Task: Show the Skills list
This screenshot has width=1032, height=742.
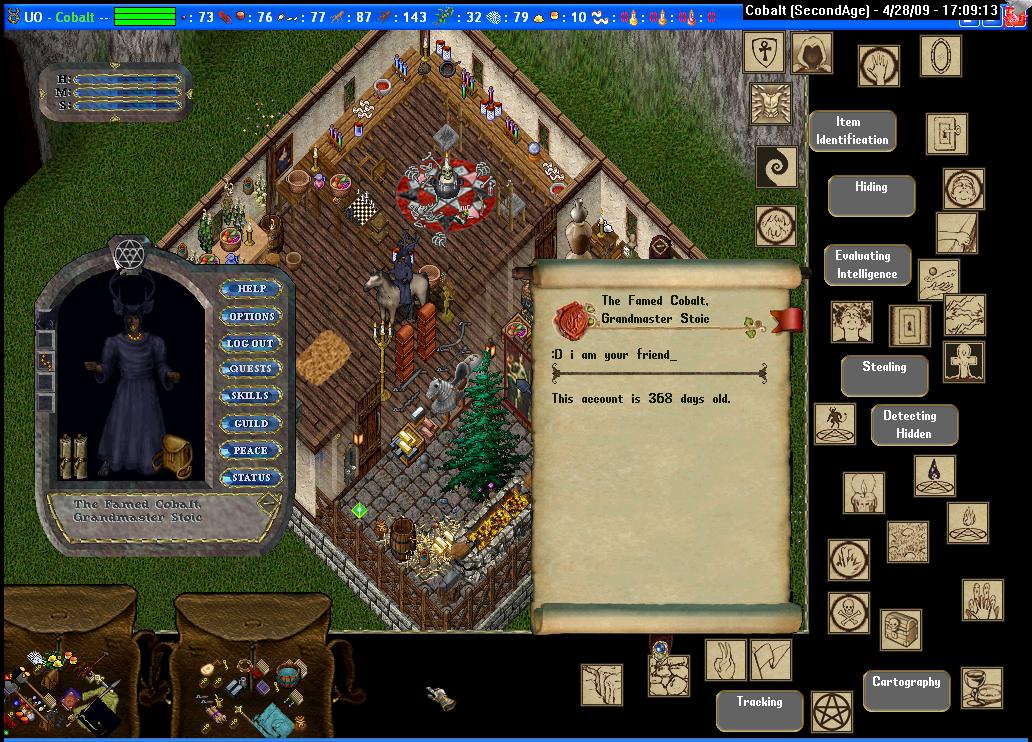Action: point(250,396)
